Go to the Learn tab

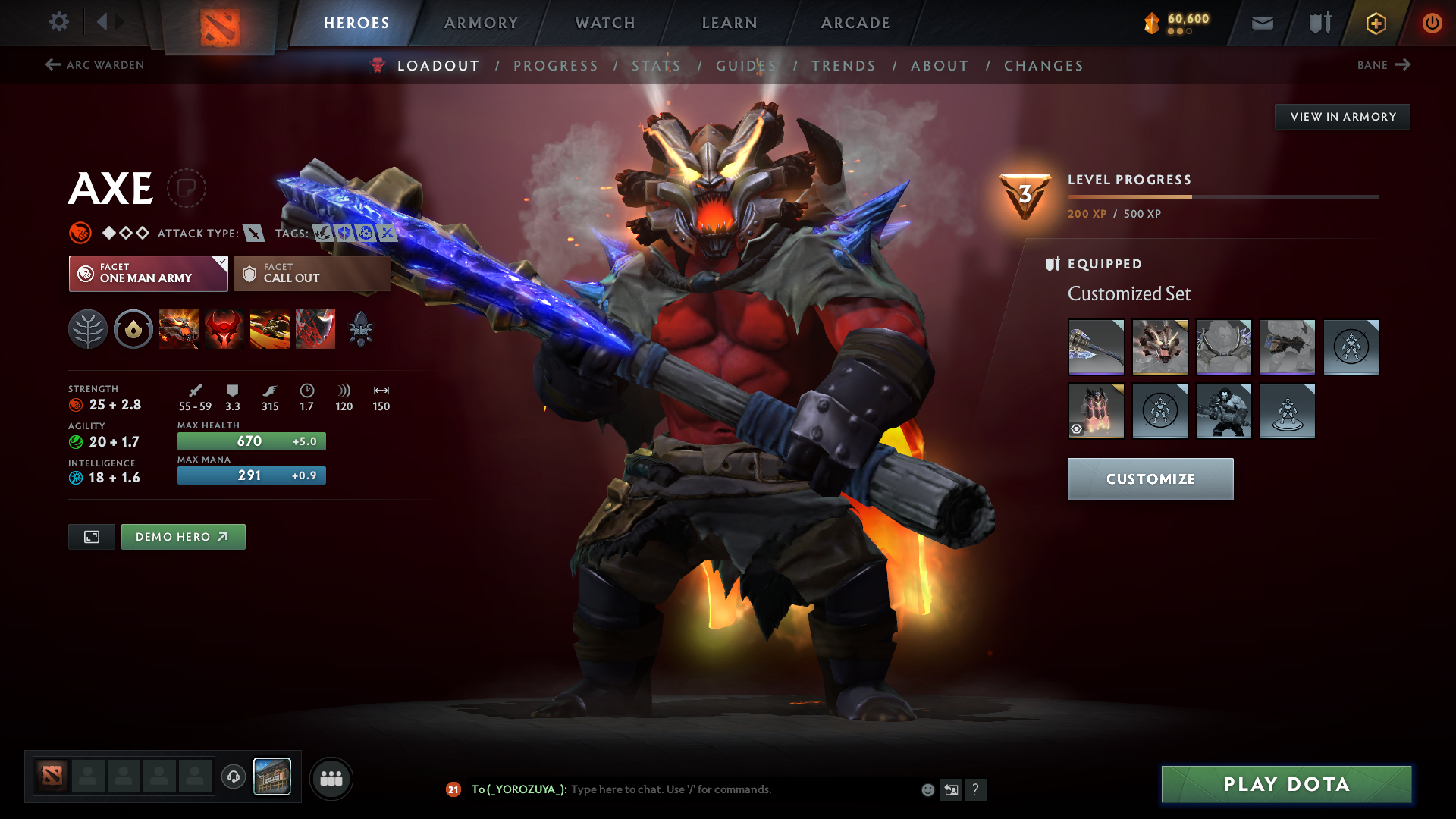pos(730,23)
